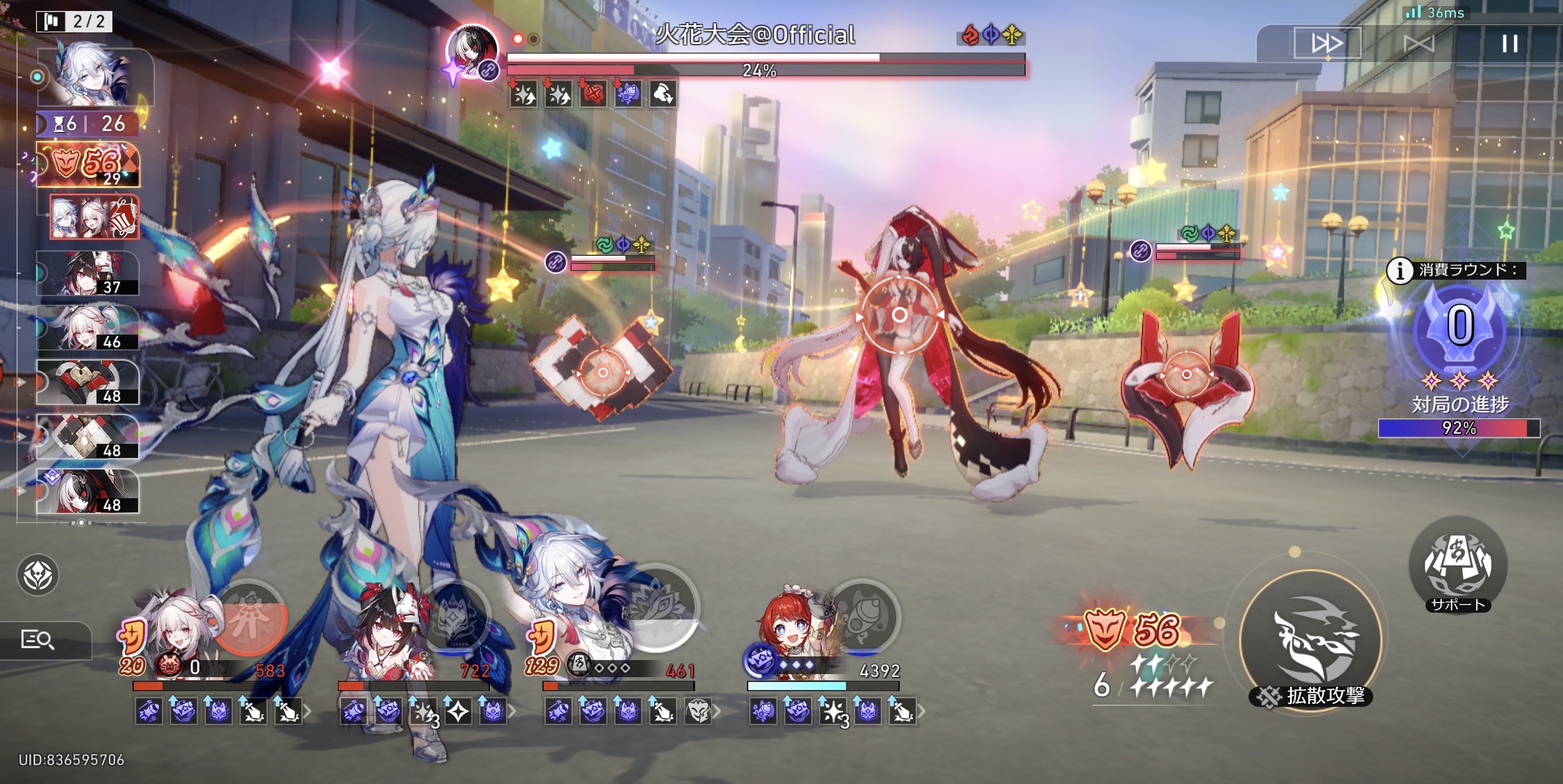Toggle the double-speed fast-forward button
This screenshot has height=784, width=1563.
tap(1327, 43)
